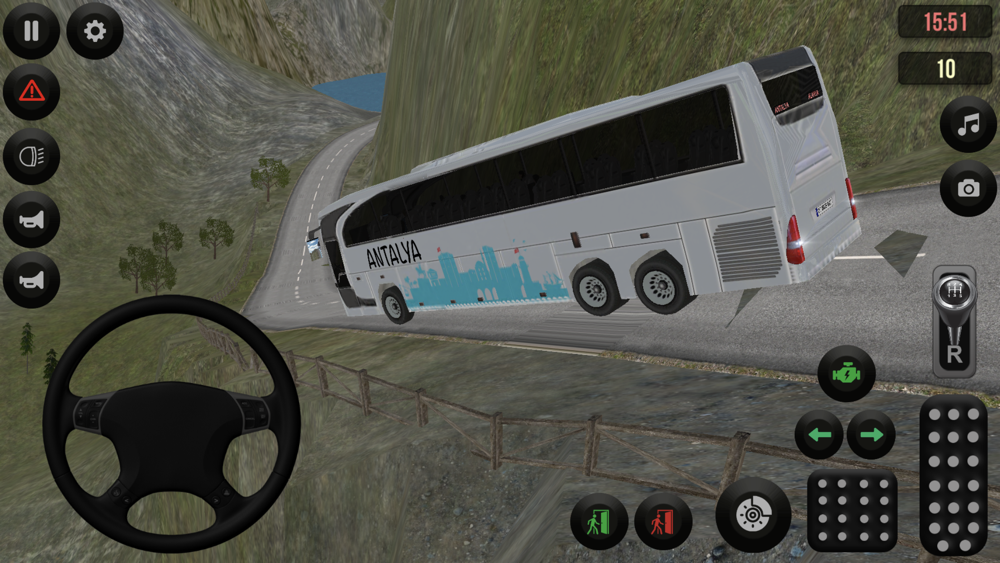Change the camera view

(968, 188)
